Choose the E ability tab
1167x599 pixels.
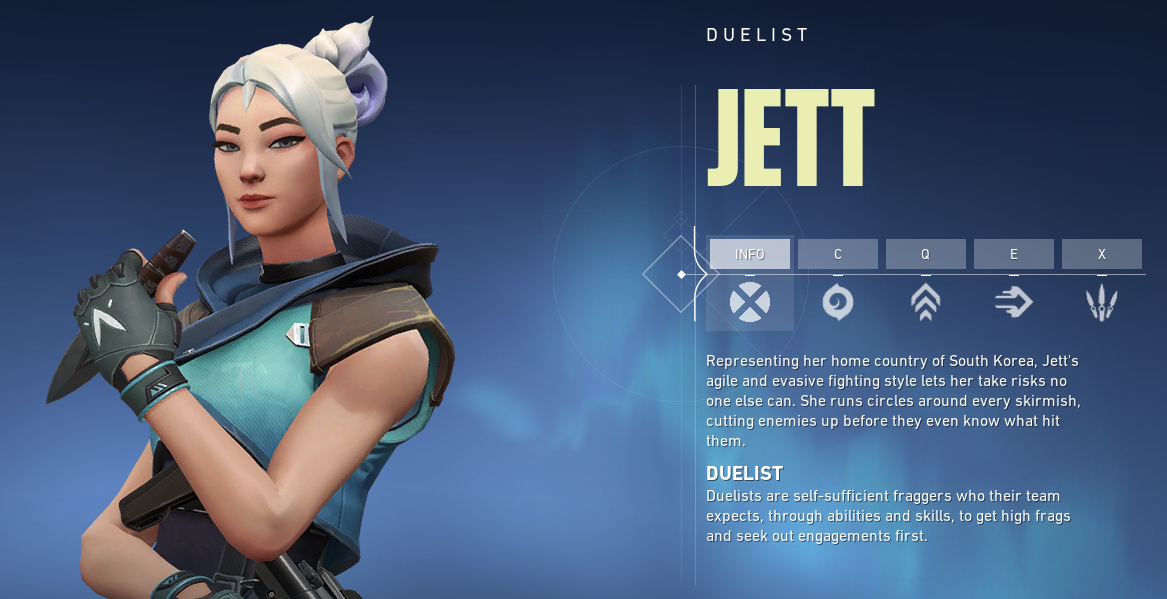coord(1013,254)
